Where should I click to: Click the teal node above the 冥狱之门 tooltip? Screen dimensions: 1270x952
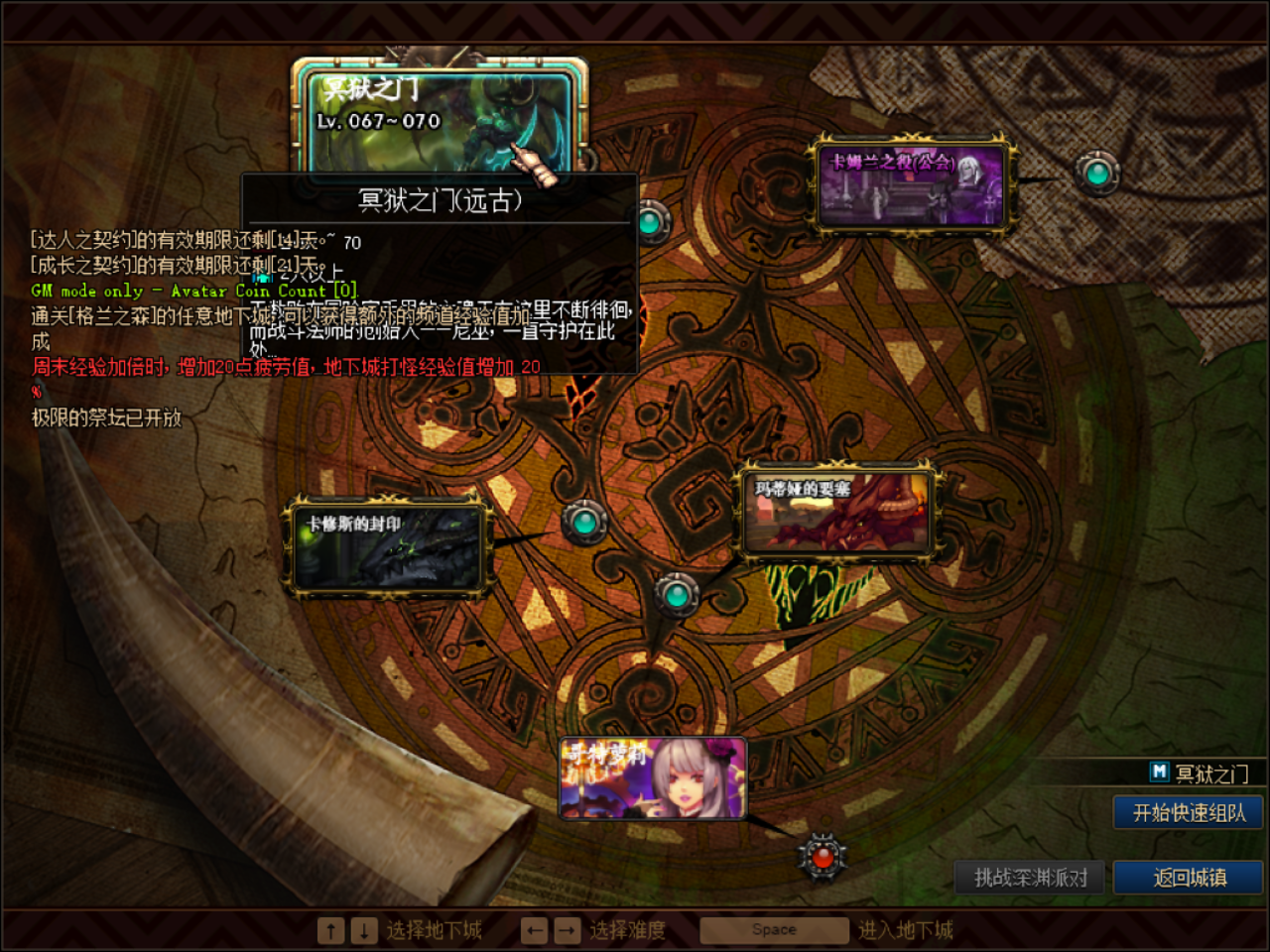pos(652,221)
